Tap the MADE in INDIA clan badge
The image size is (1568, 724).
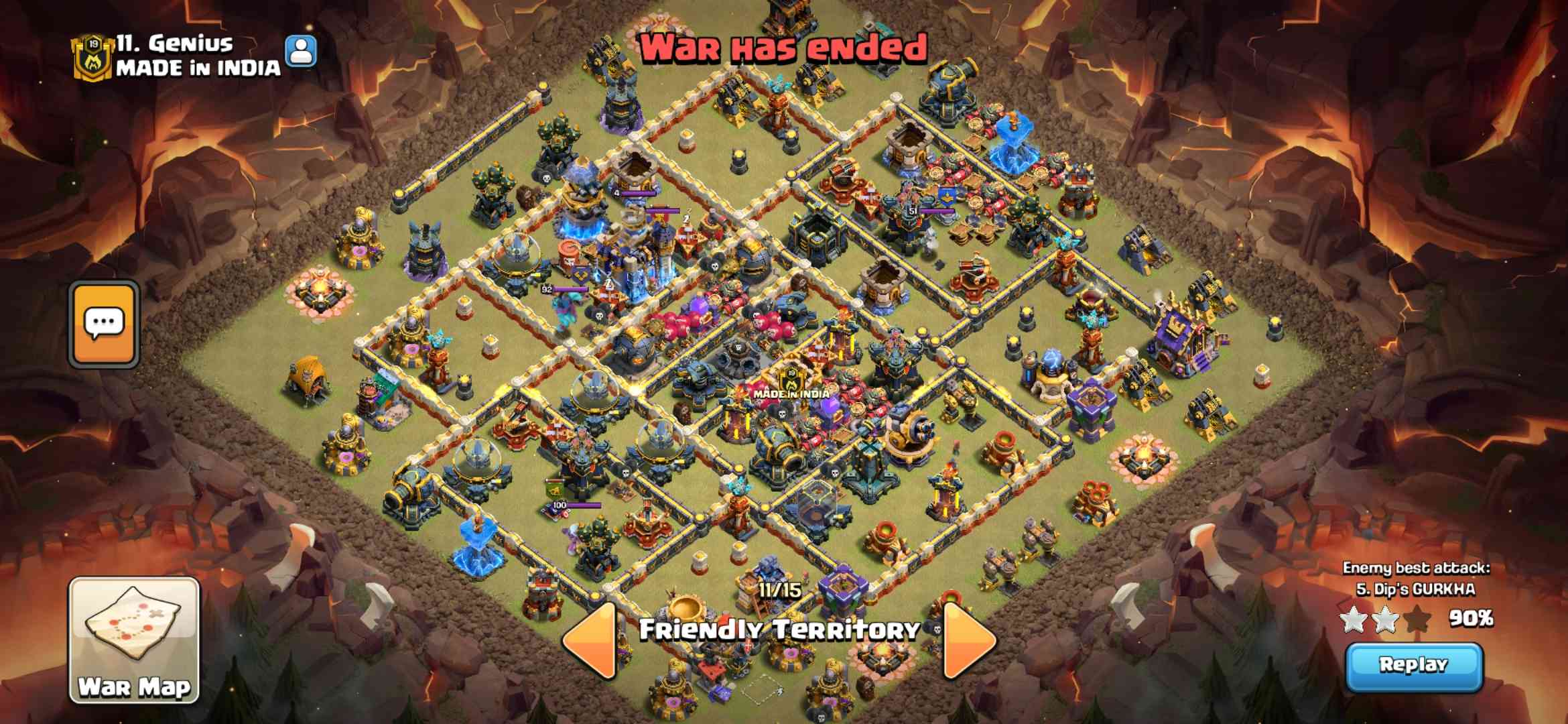point(93,56)
